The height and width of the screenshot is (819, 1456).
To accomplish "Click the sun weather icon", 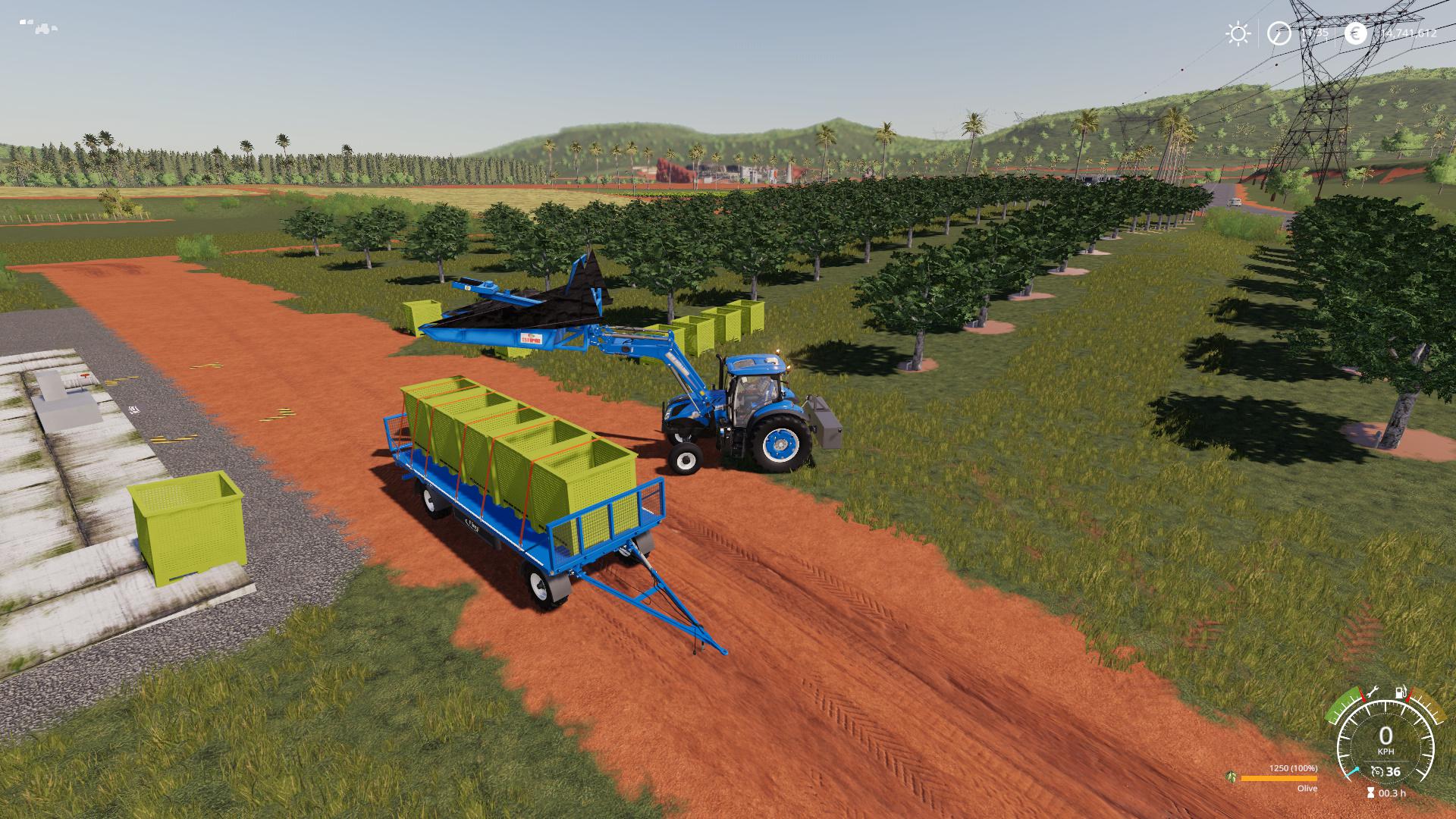I will pyautogui.click(x=1238, y=33).
